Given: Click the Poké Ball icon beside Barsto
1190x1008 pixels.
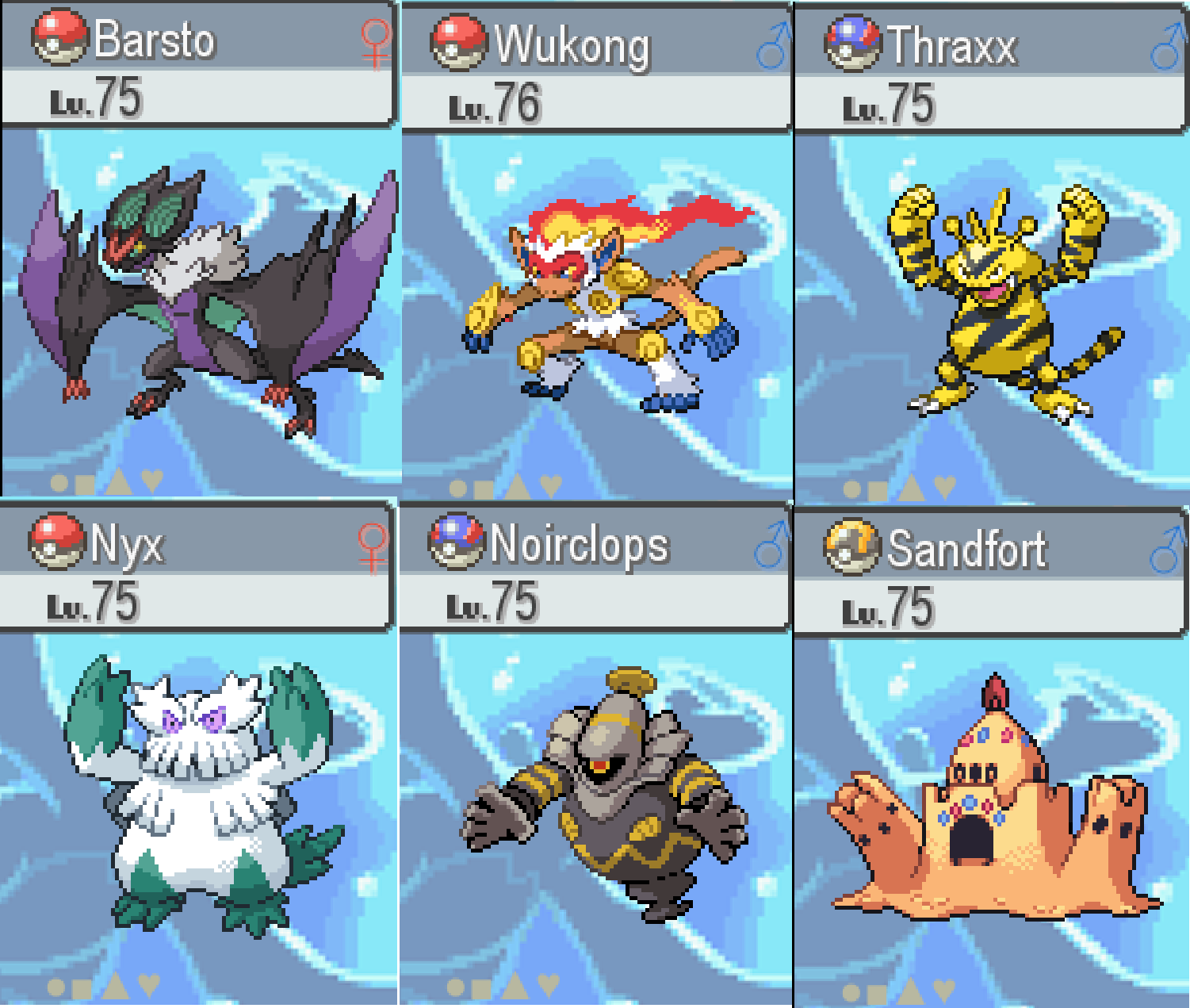Looking at the screenshot, I should coord(59,37).
